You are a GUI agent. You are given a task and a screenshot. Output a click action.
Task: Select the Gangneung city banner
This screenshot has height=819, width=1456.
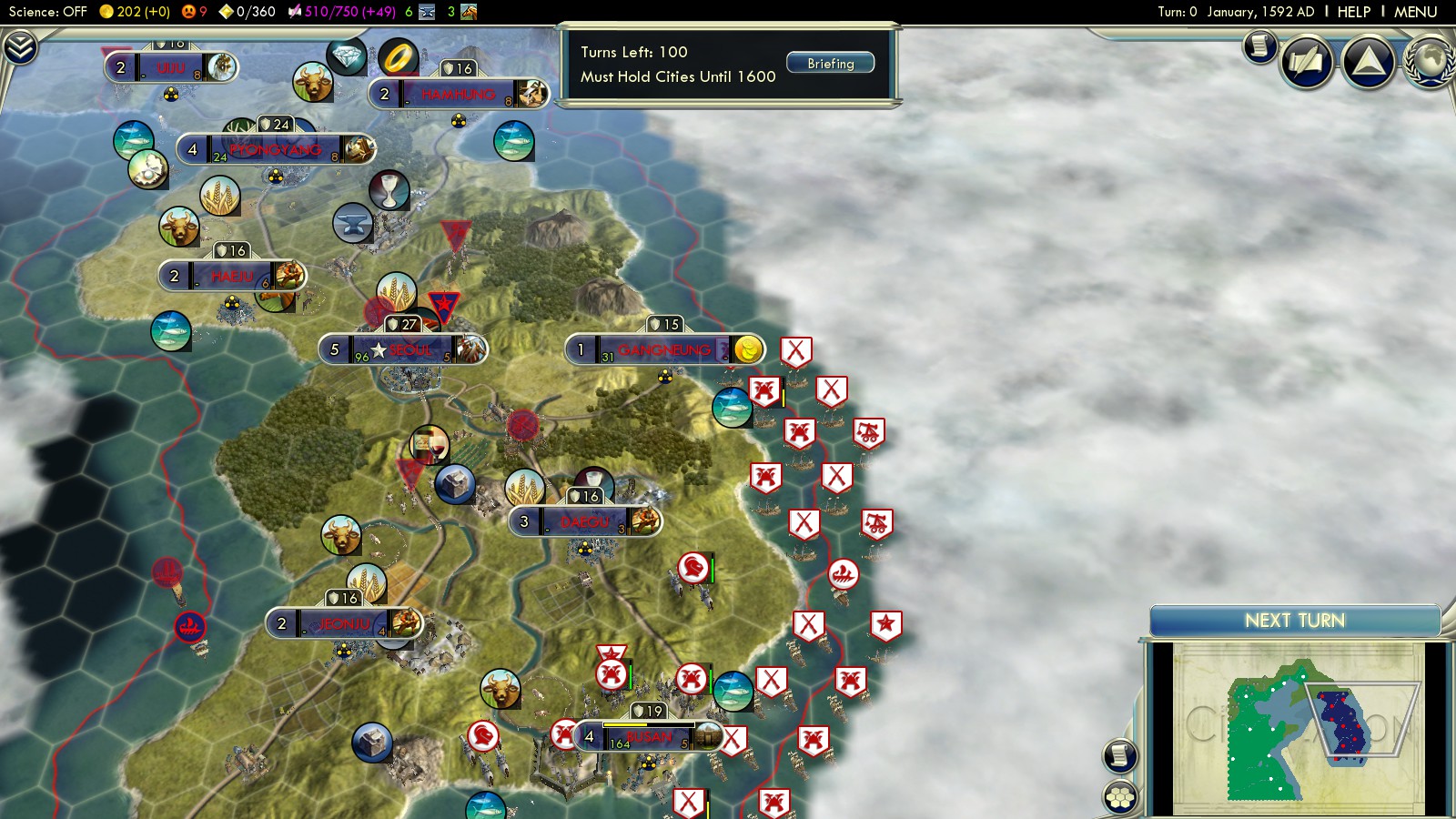tap(664, 349)
